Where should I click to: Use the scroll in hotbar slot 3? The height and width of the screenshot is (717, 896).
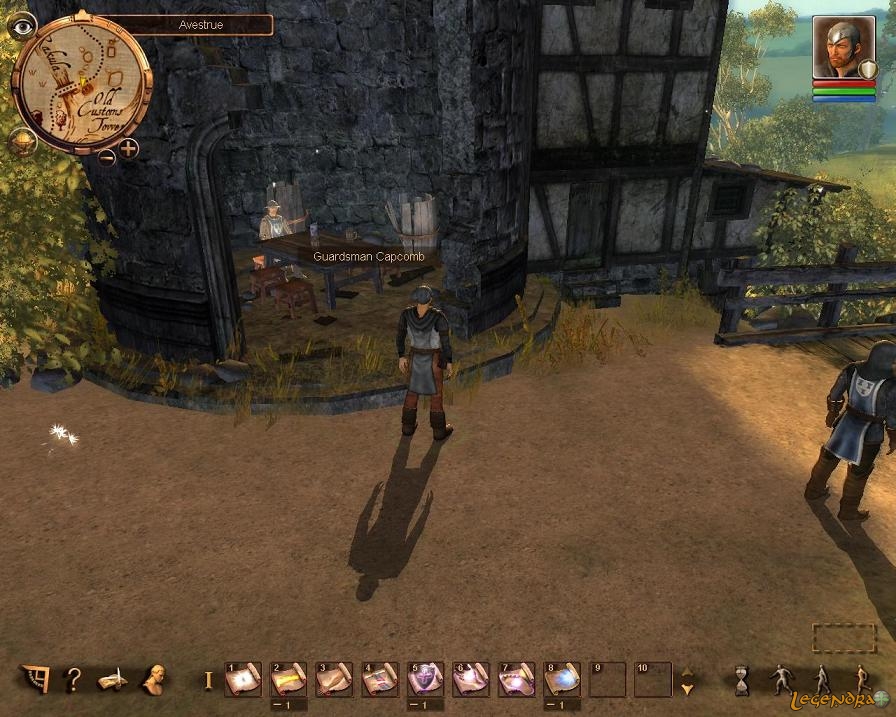(x=334, y=680)
